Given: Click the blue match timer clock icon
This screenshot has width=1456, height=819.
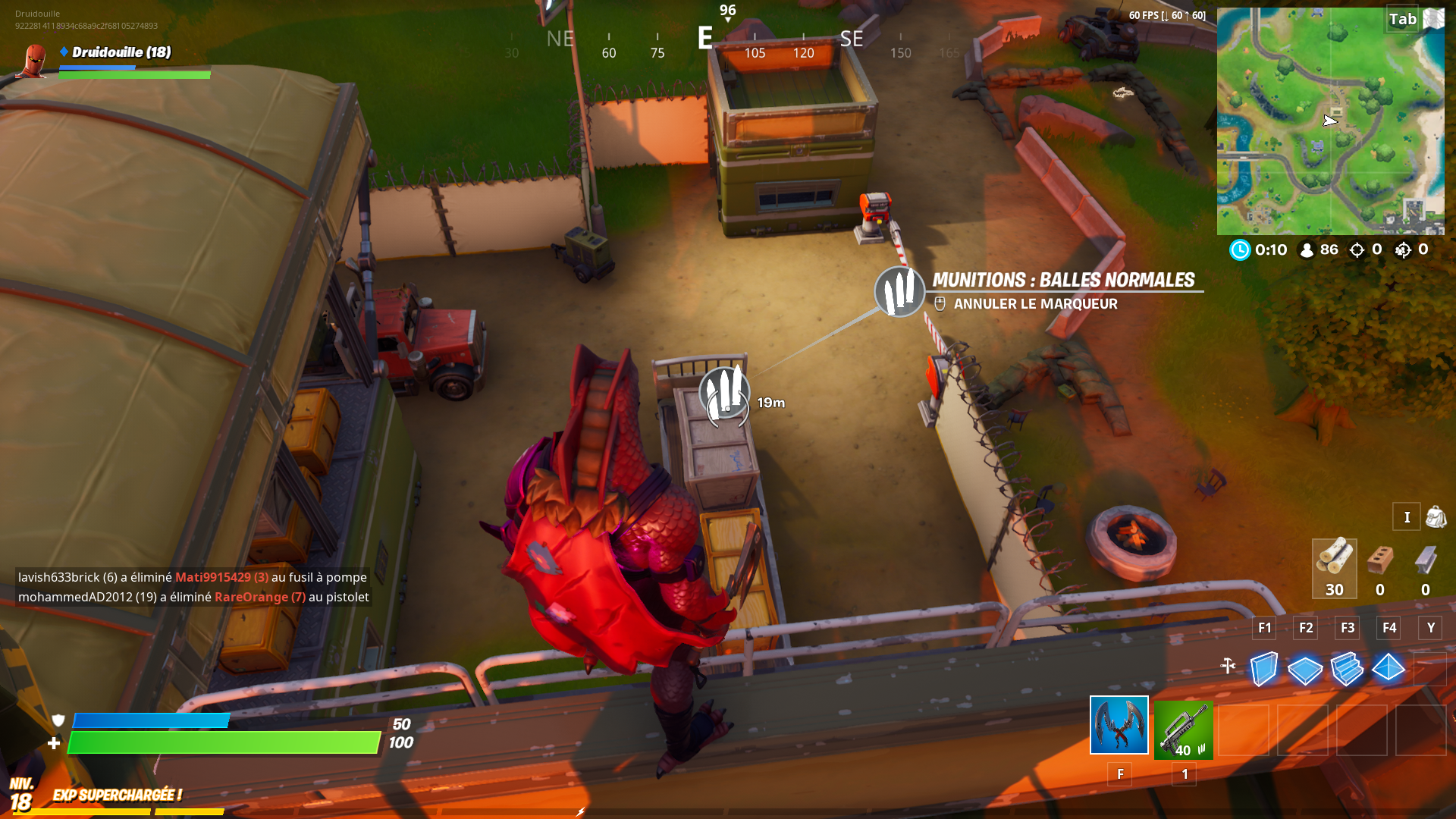Looking at the screenshot, I should 1240,249.
